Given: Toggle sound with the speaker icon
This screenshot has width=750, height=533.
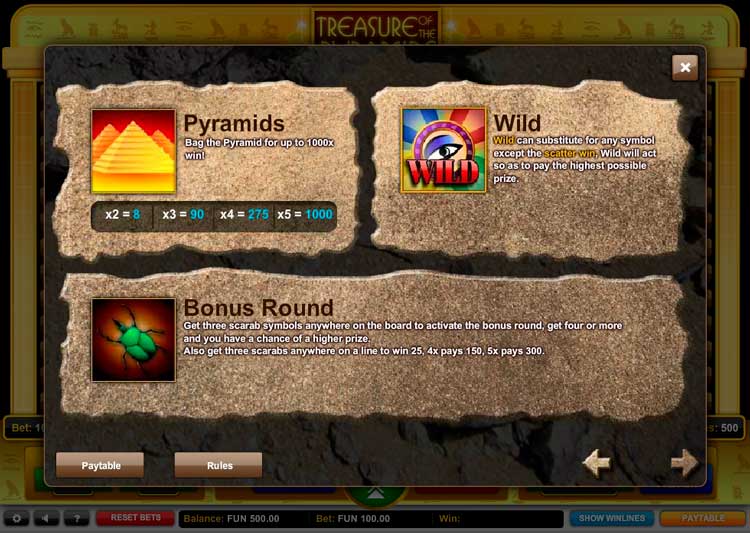Looking at the screenshot, I should pos(46,518).
